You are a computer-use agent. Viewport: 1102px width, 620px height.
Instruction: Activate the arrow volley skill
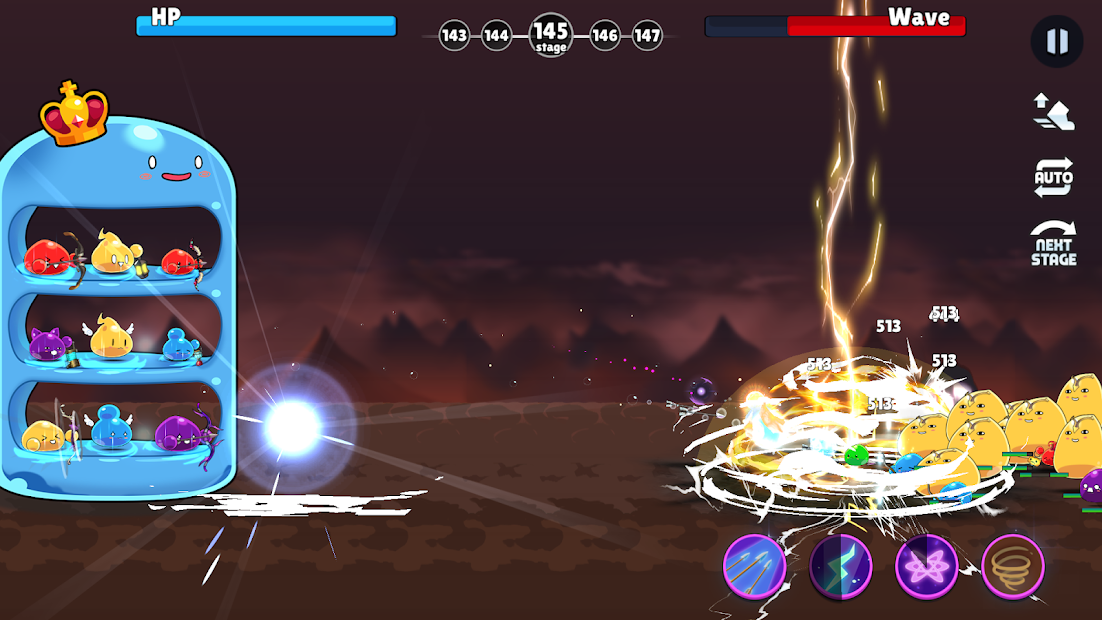(755, 567)
